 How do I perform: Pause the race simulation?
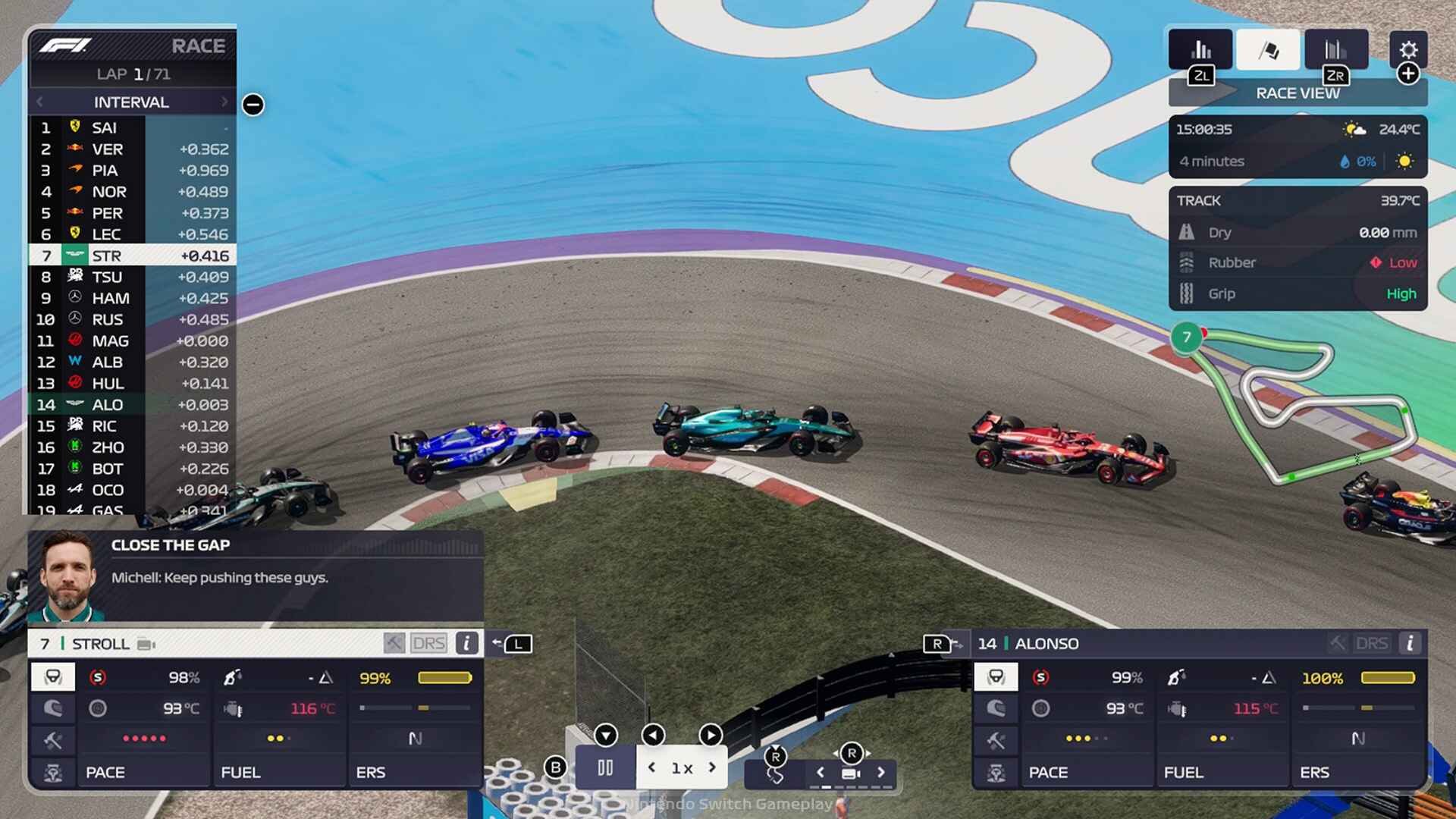604,767
